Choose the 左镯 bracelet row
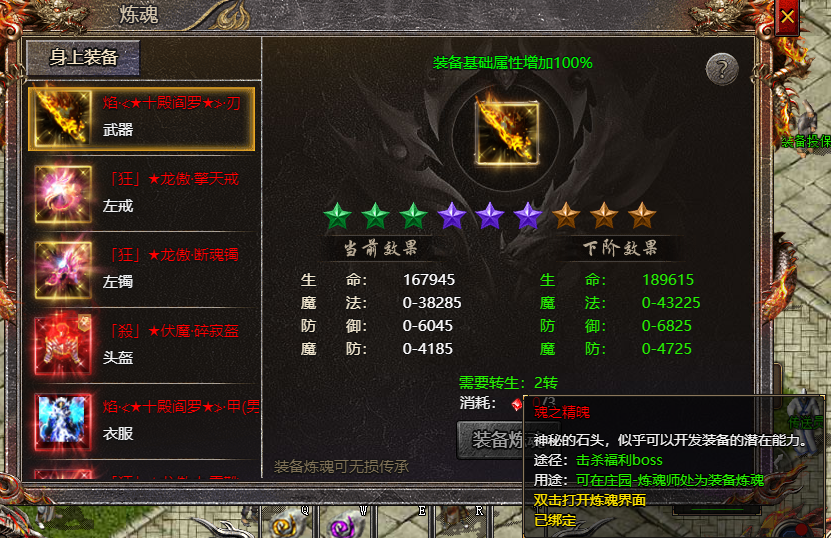The image size is (831, 538). pyautogui.click(x=141, y=268)
